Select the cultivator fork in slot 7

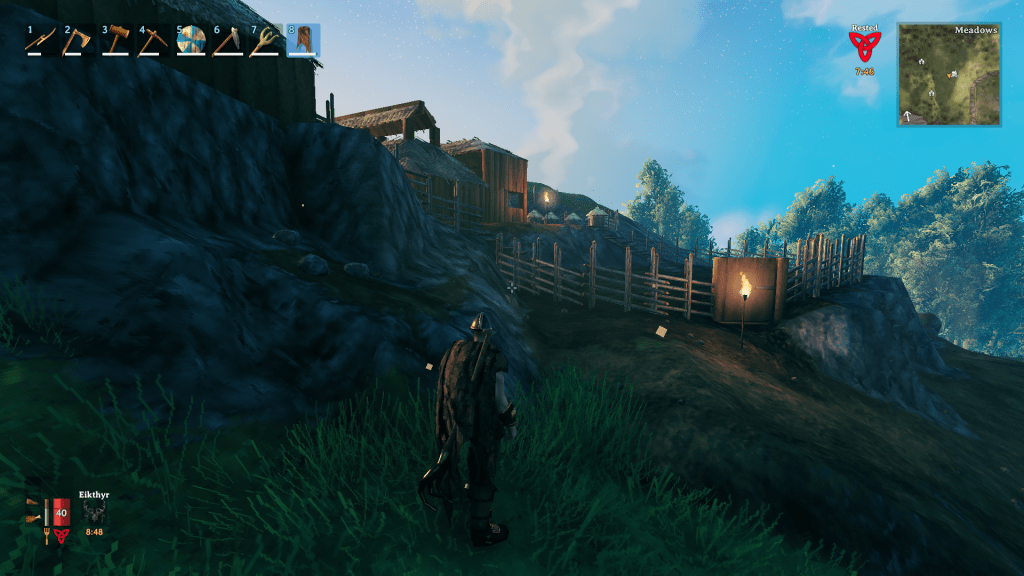(266, 40)
